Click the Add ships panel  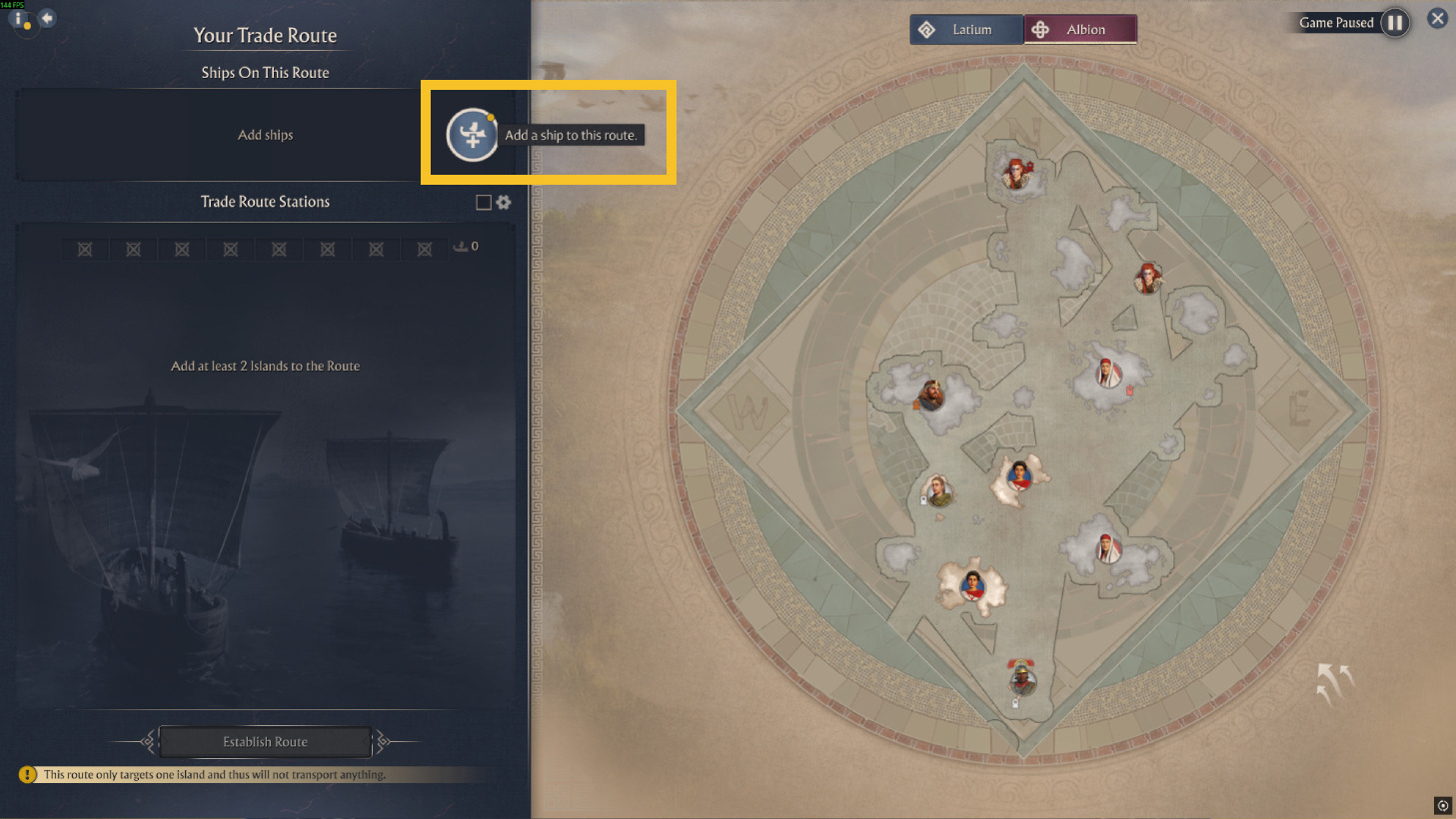click(x=265, y=135)
